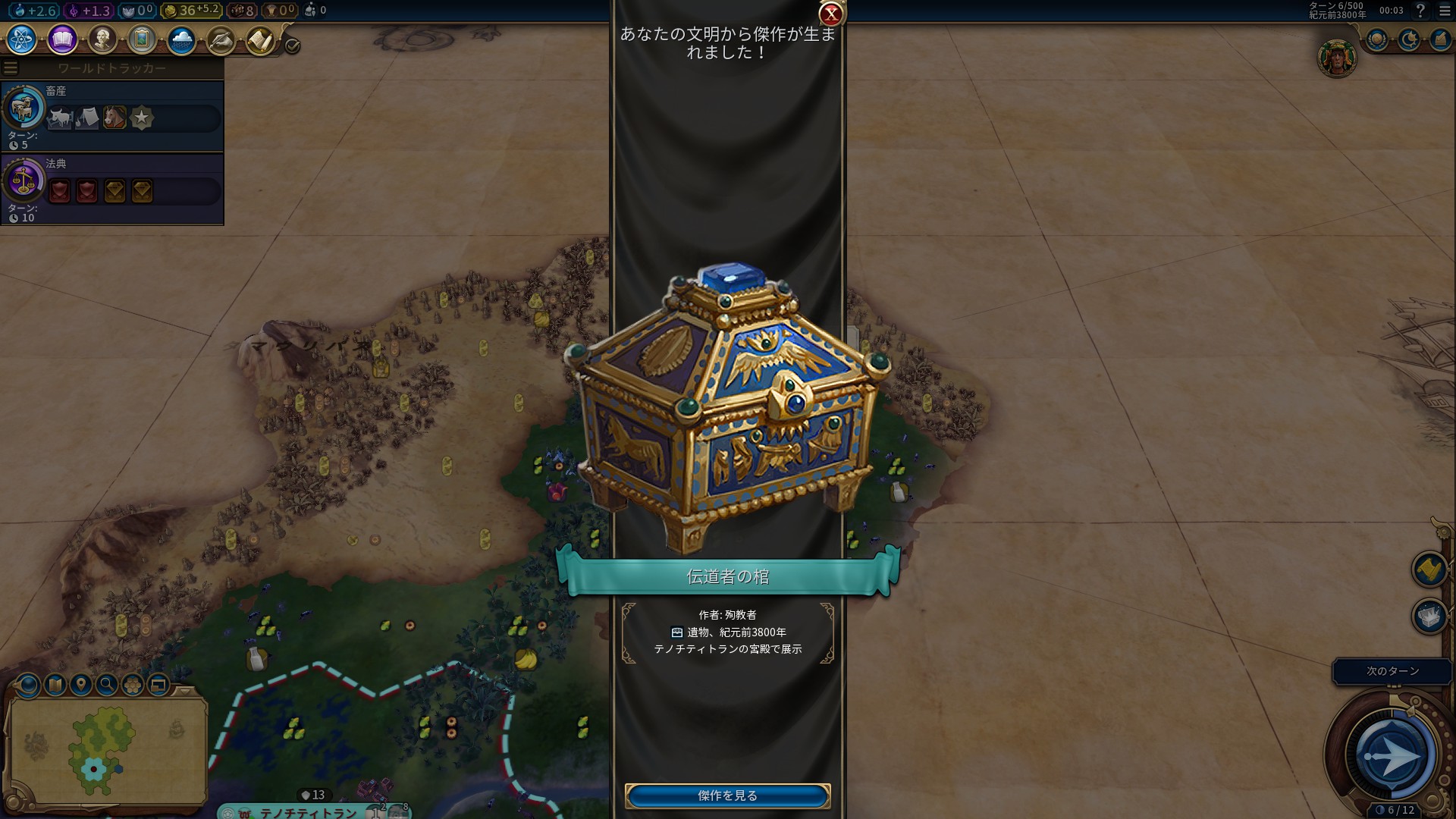Open the scroll icon in top bar
The width and height of the screenshot is (1456, 819).
260,40
